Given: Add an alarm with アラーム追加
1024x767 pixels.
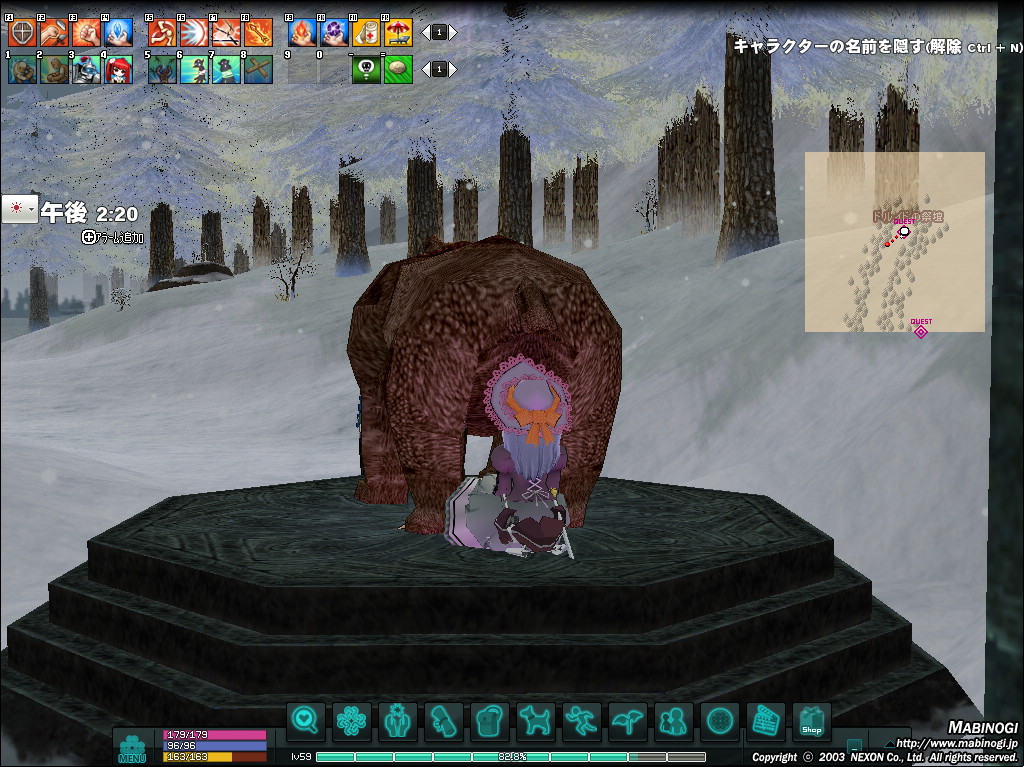Looking at the screenshot, I should 114,238.
